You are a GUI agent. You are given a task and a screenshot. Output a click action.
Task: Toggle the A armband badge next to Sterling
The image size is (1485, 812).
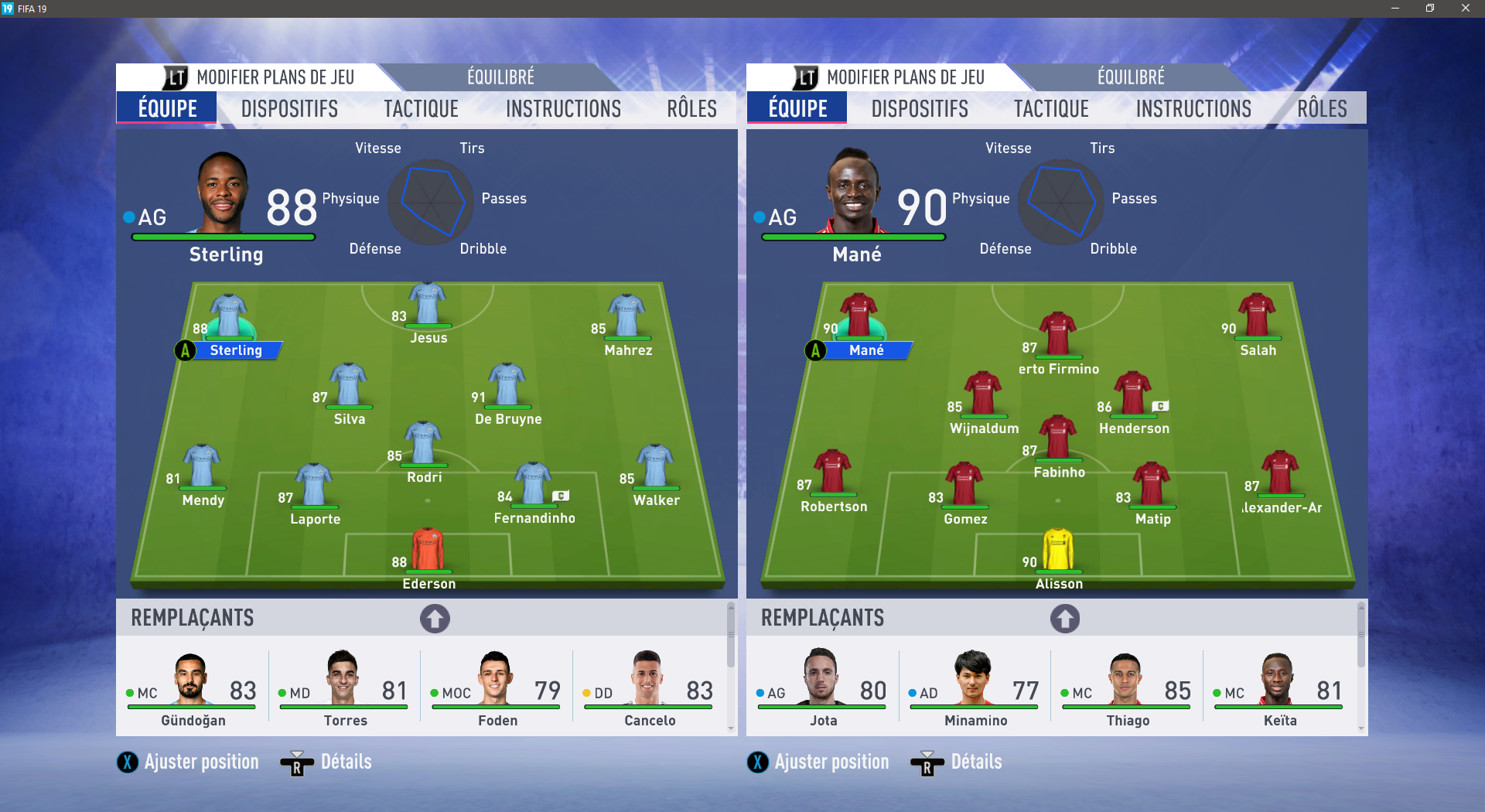click(185, 350)
